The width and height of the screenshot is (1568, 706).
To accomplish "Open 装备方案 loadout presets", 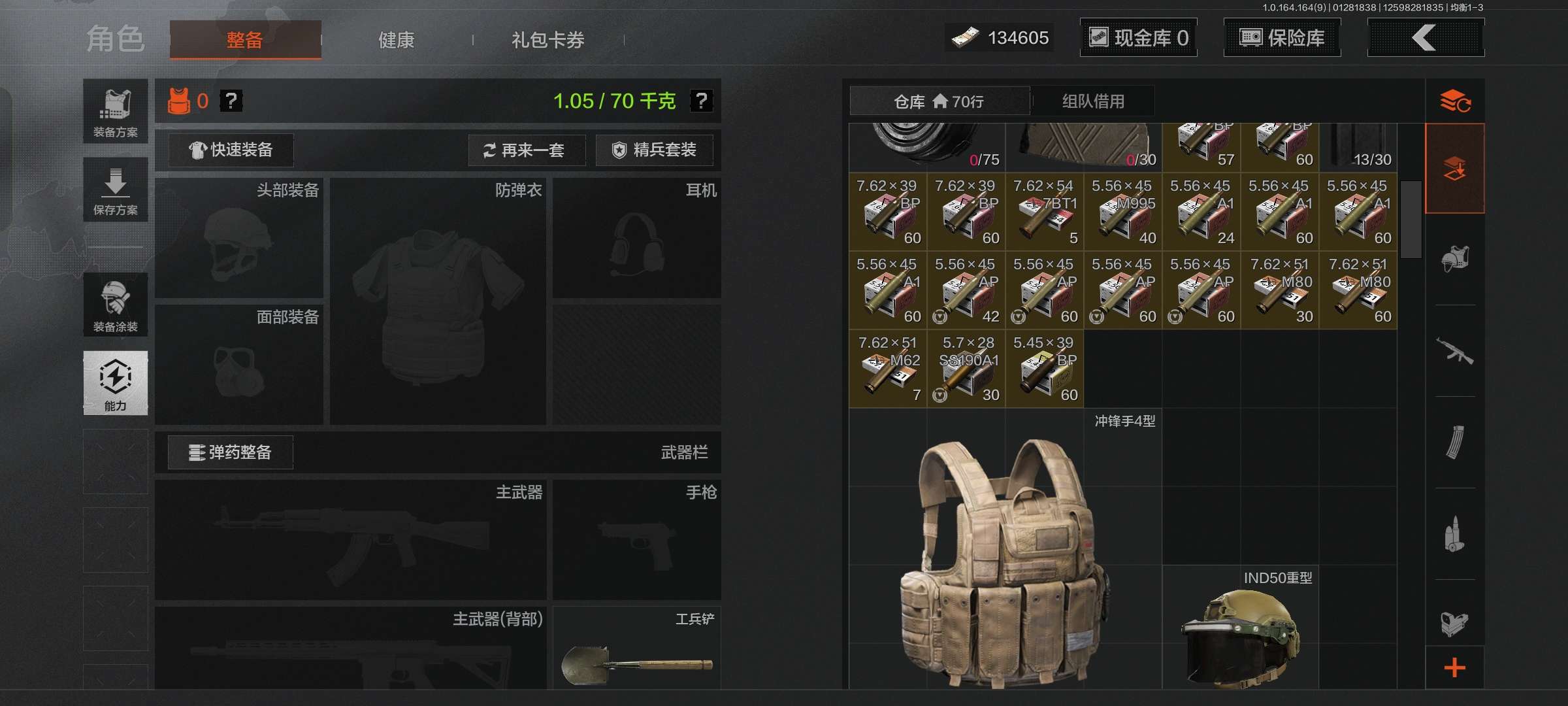I will 116,112.
